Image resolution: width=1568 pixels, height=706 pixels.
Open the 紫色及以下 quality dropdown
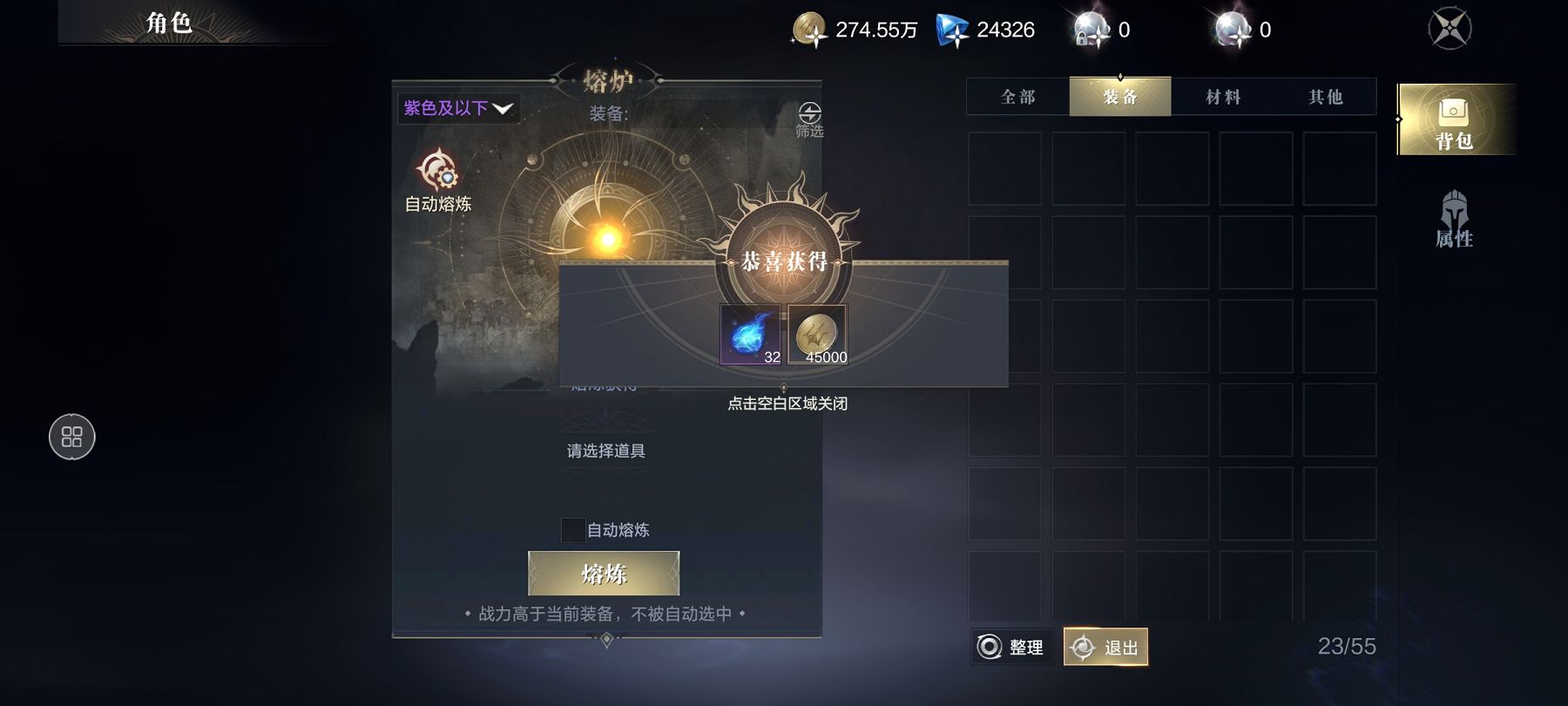point(458,108)
